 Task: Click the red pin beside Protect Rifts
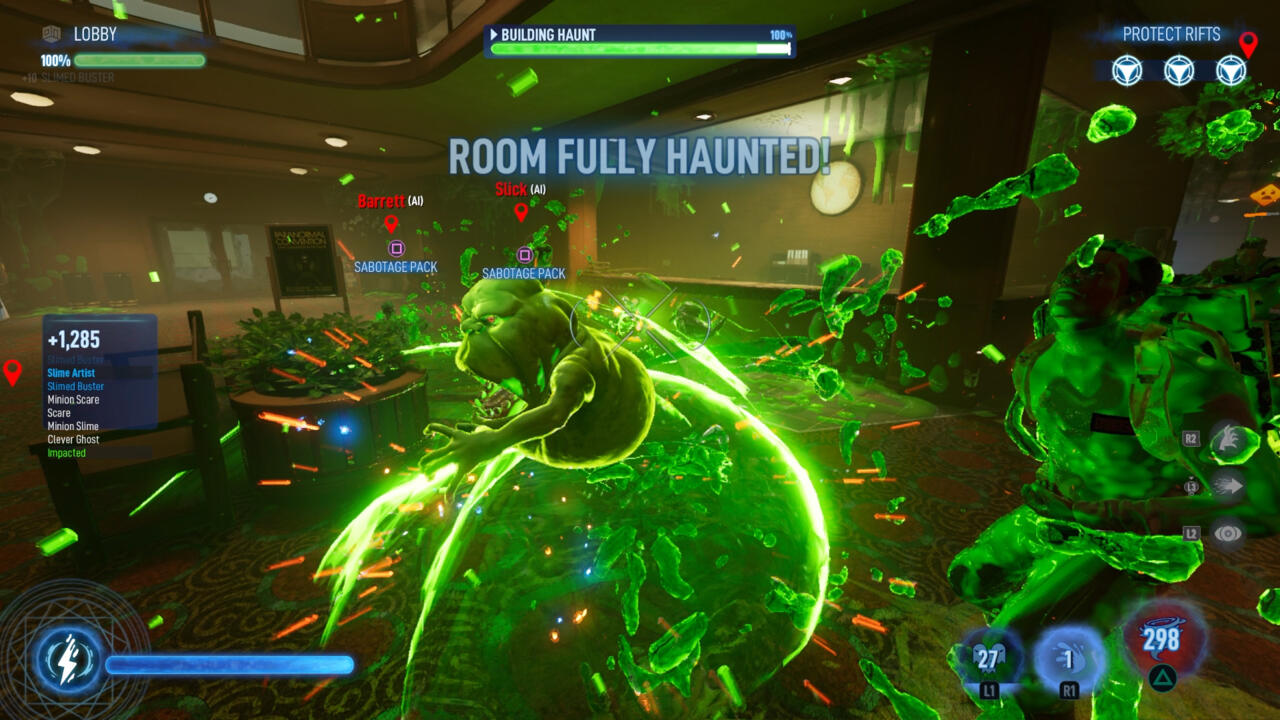click(x=1248, y=44)
